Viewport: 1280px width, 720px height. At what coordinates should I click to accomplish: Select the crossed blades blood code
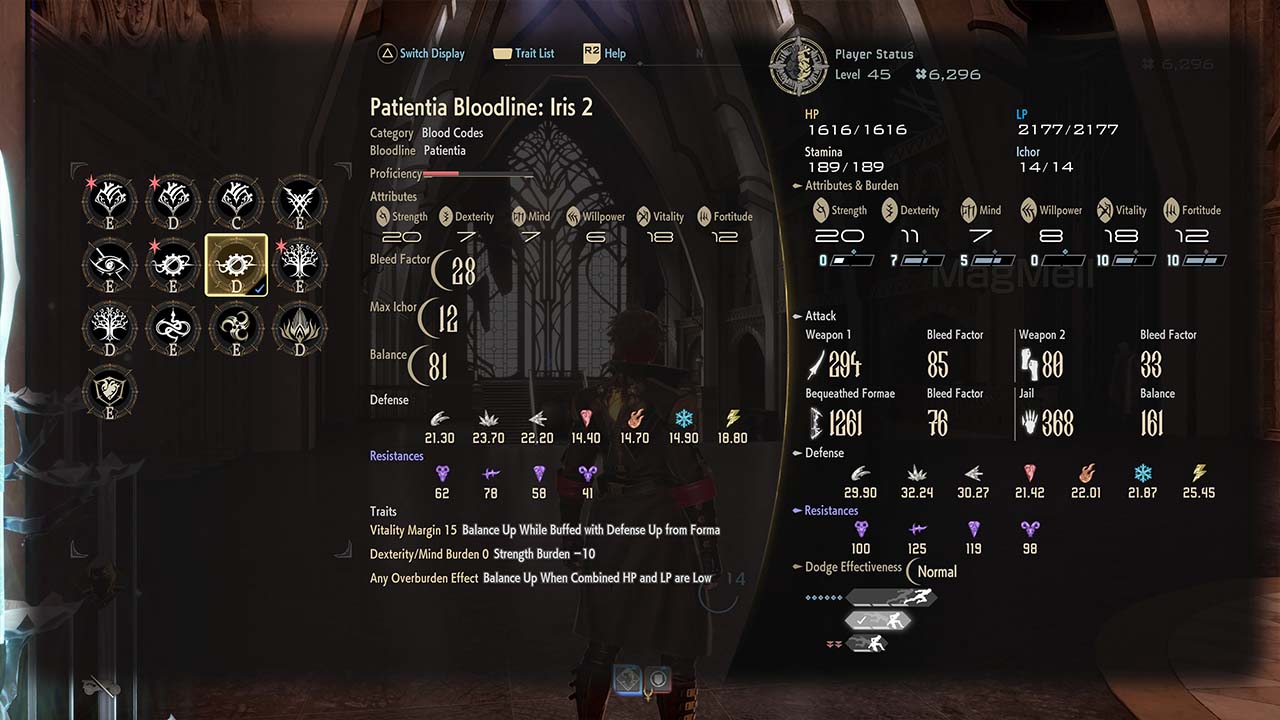(x=299, y=201)
